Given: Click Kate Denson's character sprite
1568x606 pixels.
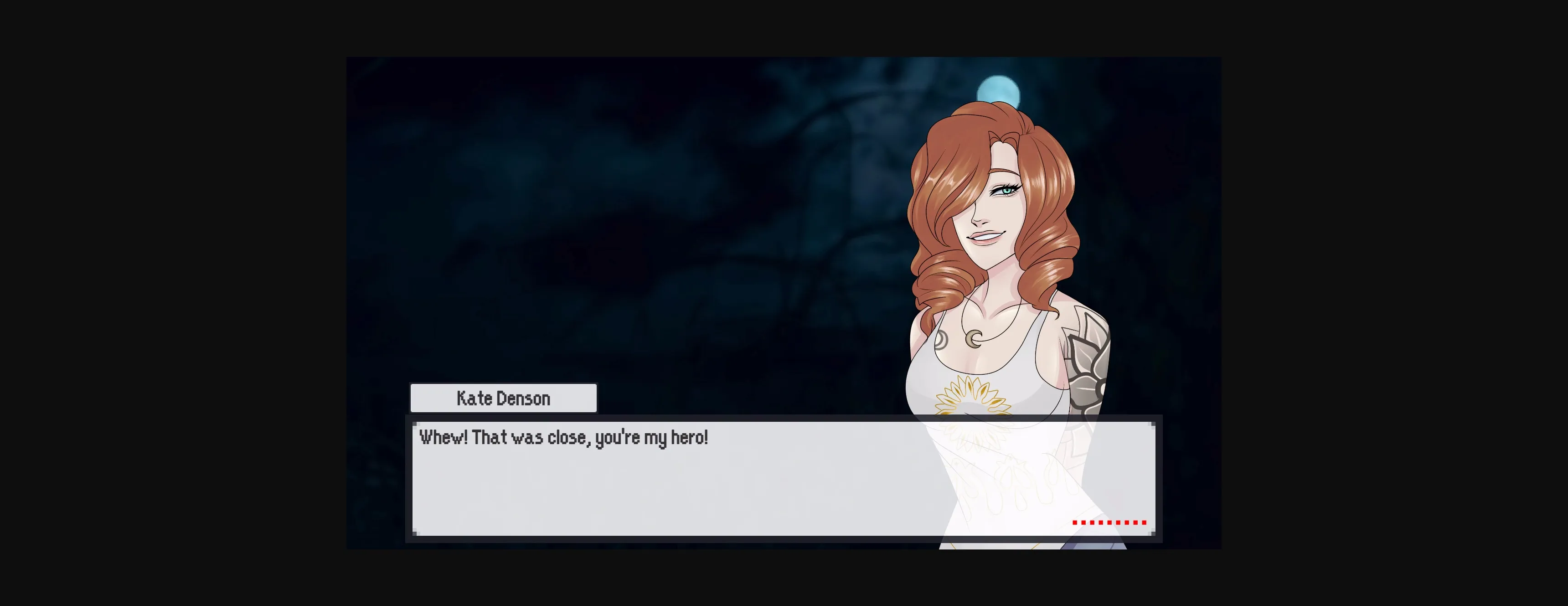Looking at the screenshot, I should click(x=1004, y=274).
